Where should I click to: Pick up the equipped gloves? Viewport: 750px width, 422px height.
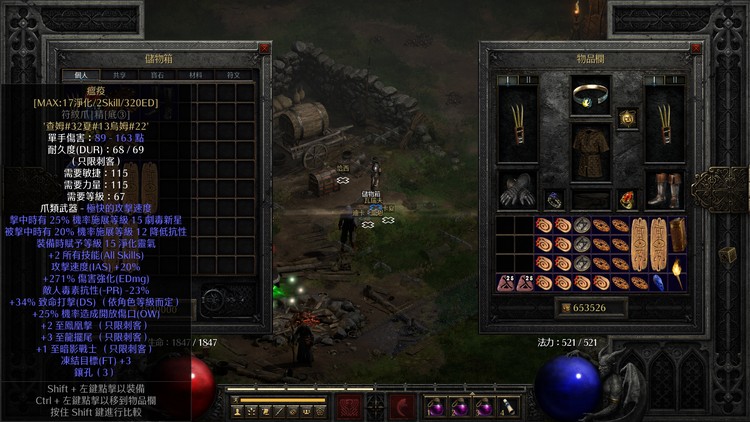tap(519, 190)
